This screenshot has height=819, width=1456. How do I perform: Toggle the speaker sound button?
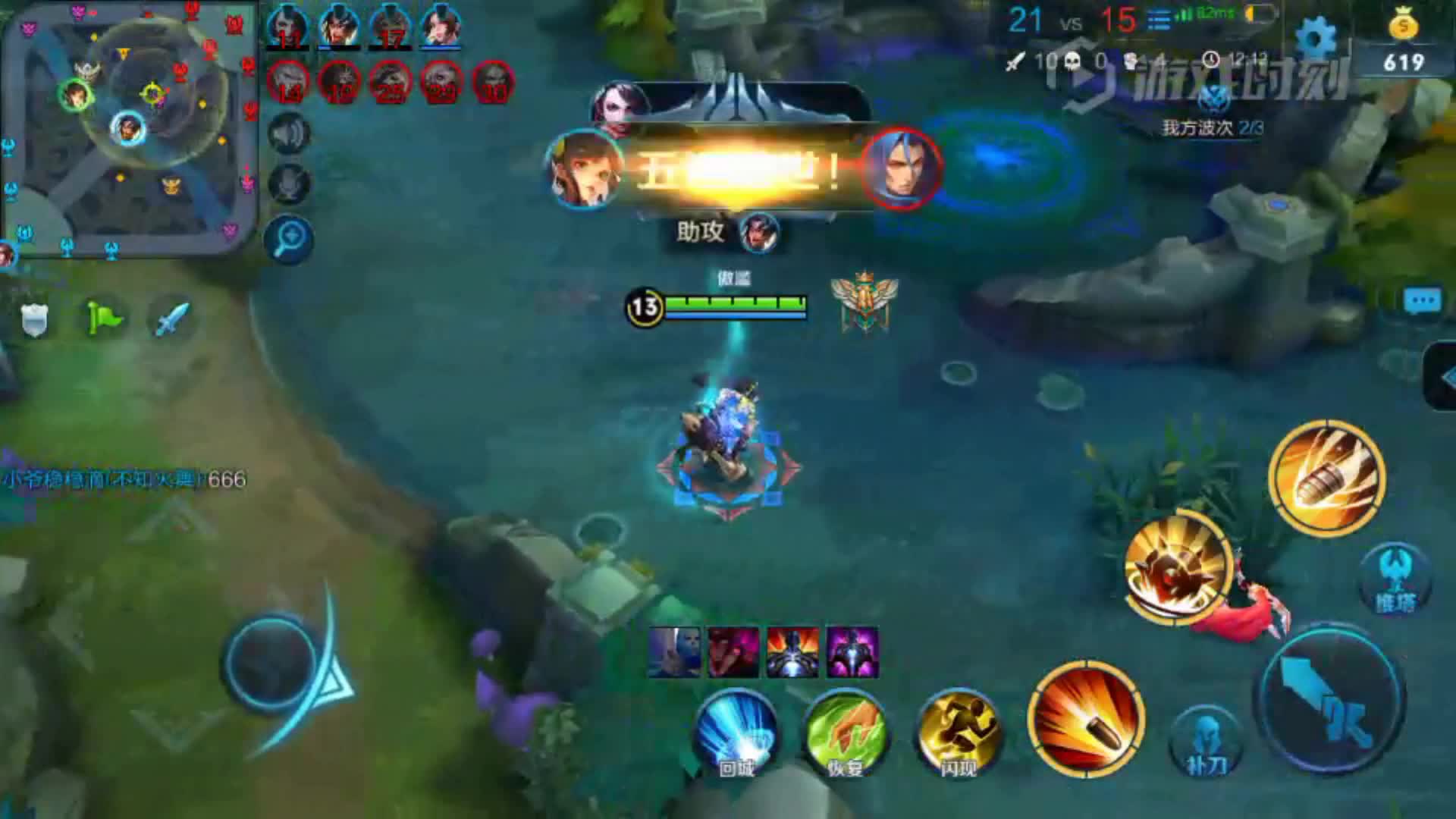(288, 134)
